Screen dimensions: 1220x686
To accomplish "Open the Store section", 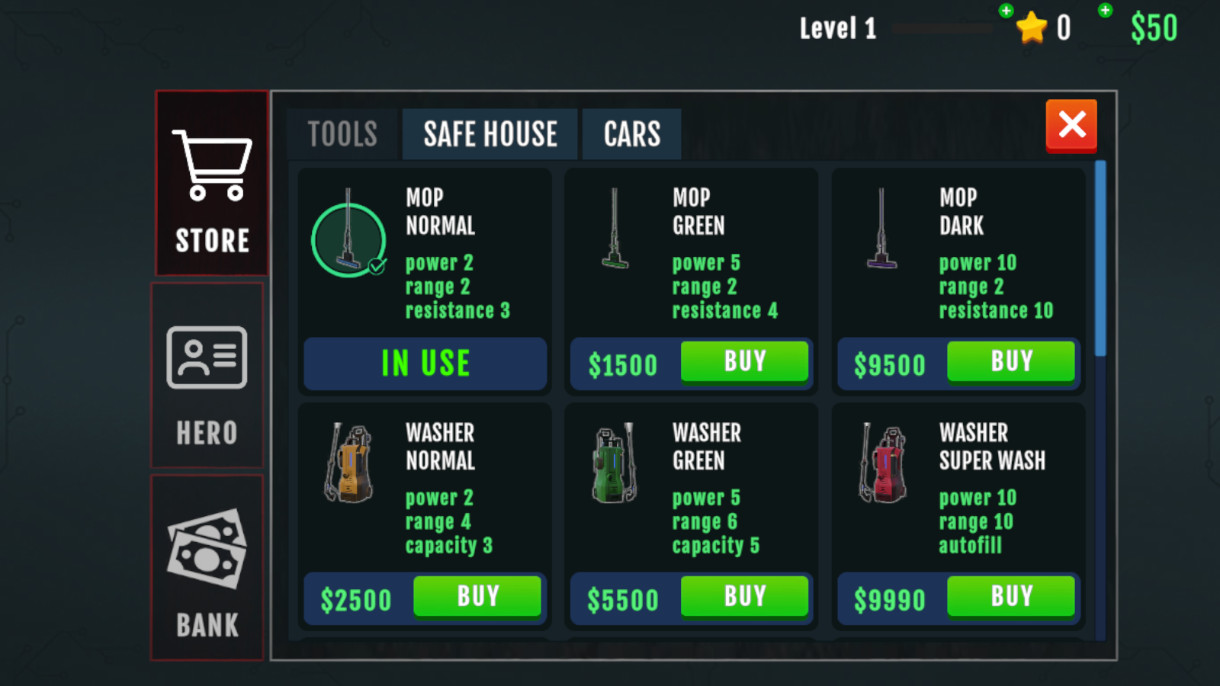I will [x=212, y=183].
